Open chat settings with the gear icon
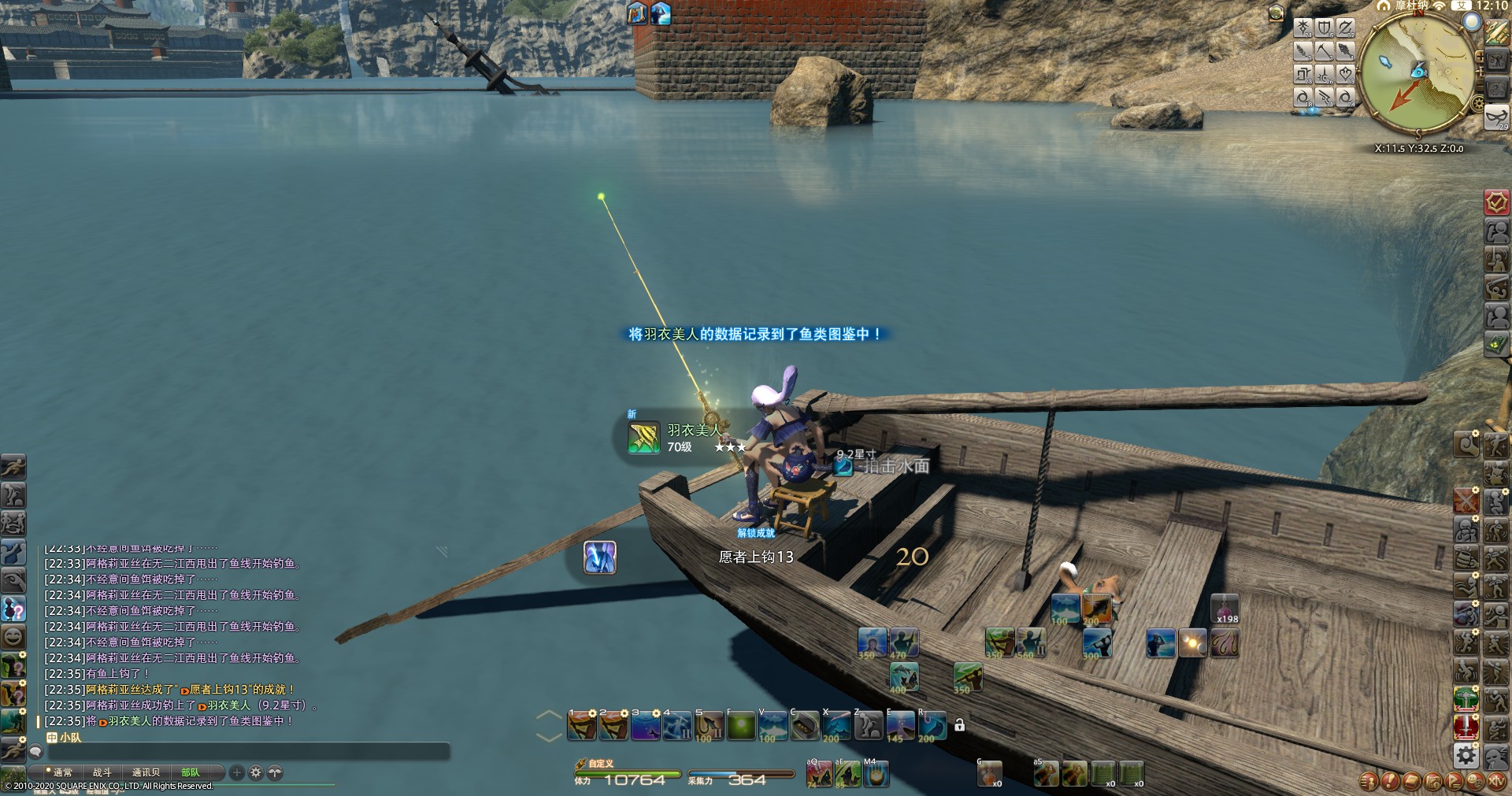 point(255,772)
